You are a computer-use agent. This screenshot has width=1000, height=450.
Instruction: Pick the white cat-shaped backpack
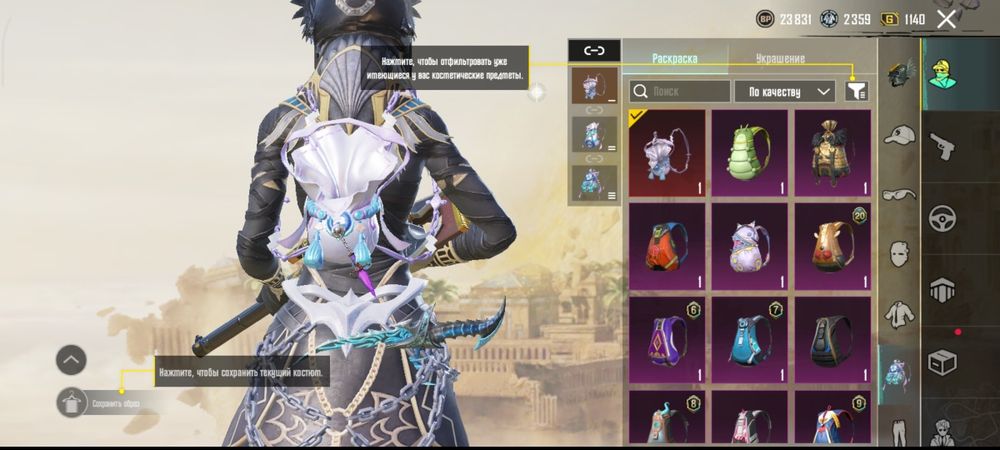tap(749, 246)
